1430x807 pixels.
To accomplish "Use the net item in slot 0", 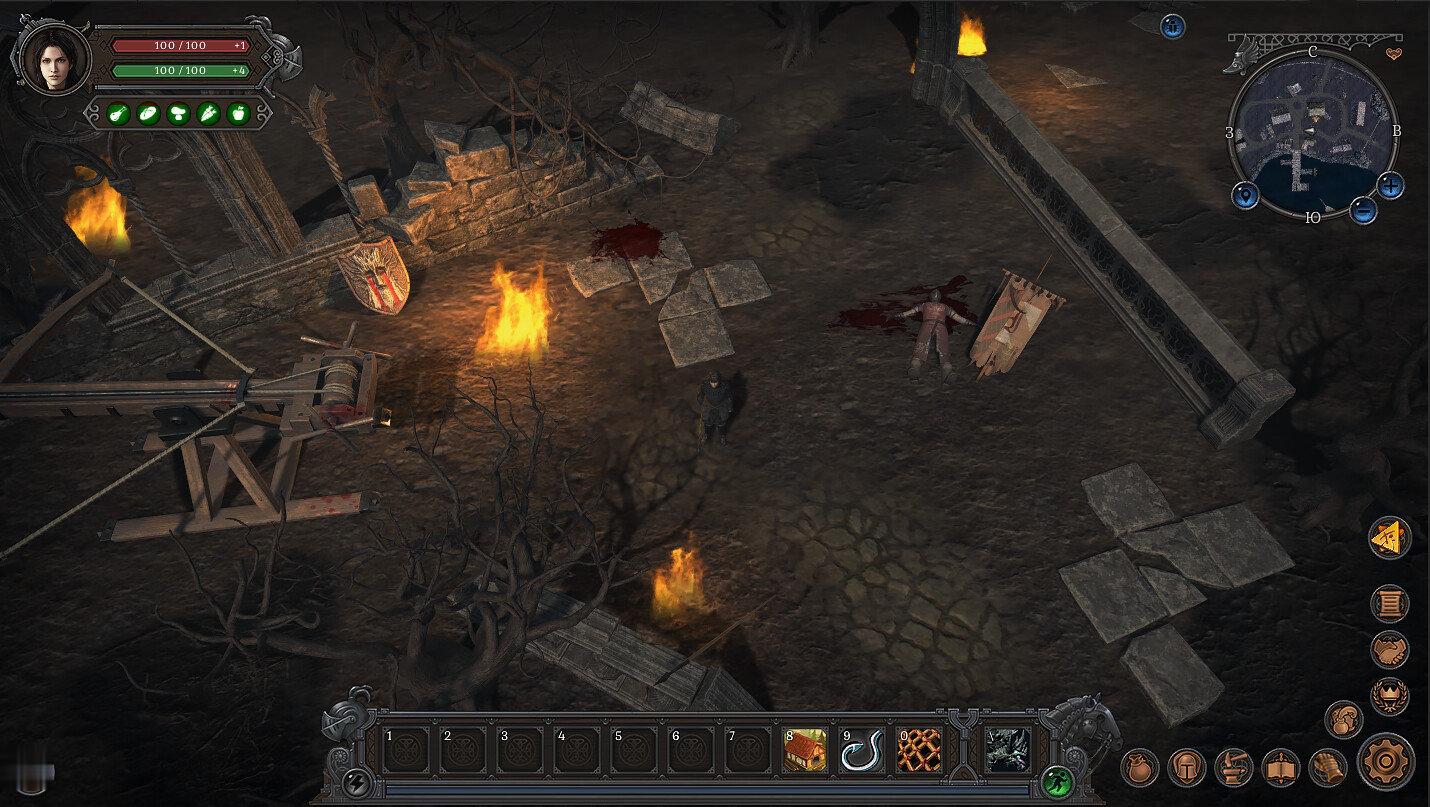I will click(x=919, y=750).
